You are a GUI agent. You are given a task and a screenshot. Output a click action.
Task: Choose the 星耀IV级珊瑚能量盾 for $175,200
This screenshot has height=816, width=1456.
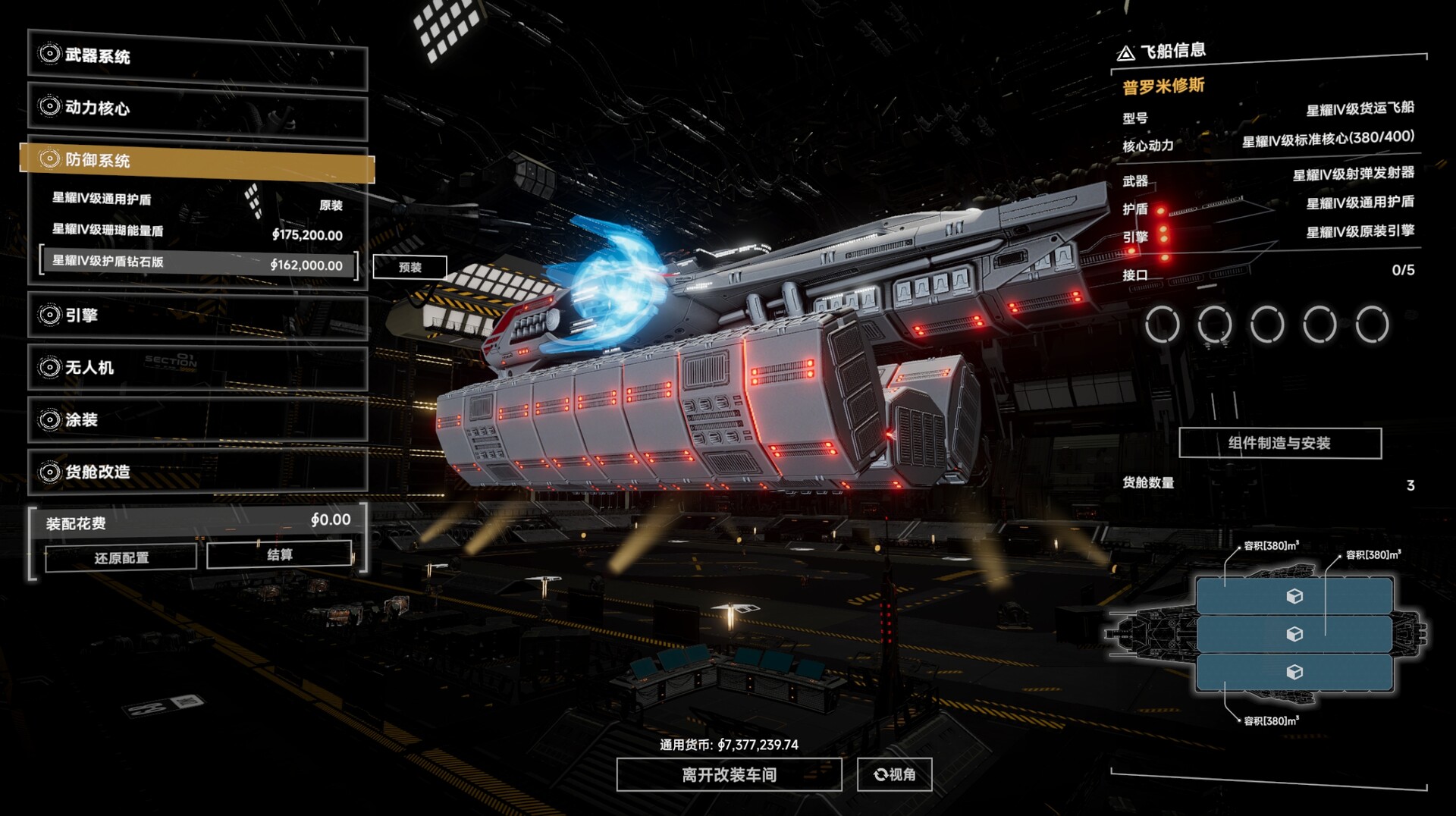tap(197, 232)
